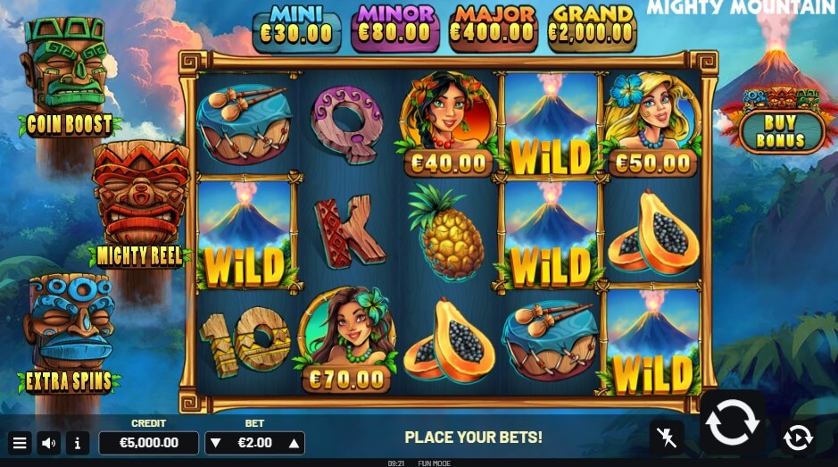Open the autoplay spin settings
The height and width of the screenshot is (467, 838).
pyautogui.click(x=797, y=437)
